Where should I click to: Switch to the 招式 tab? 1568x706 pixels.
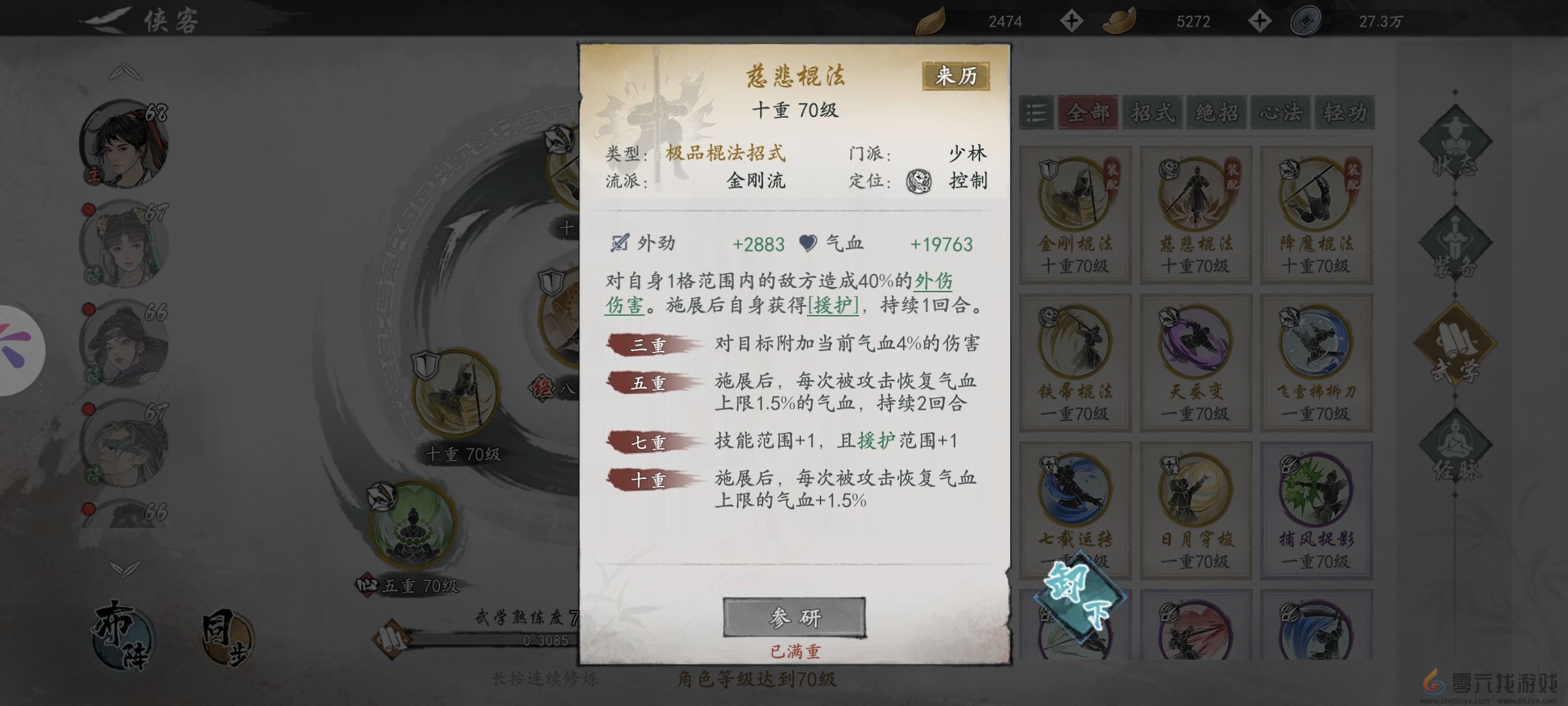1152,112
